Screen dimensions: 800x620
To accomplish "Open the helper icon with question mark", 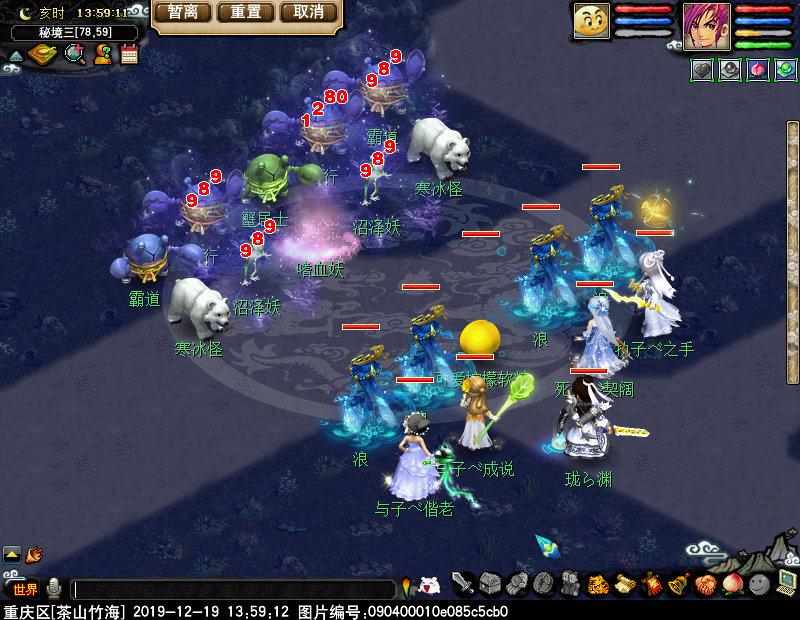I will click(102, 55).
